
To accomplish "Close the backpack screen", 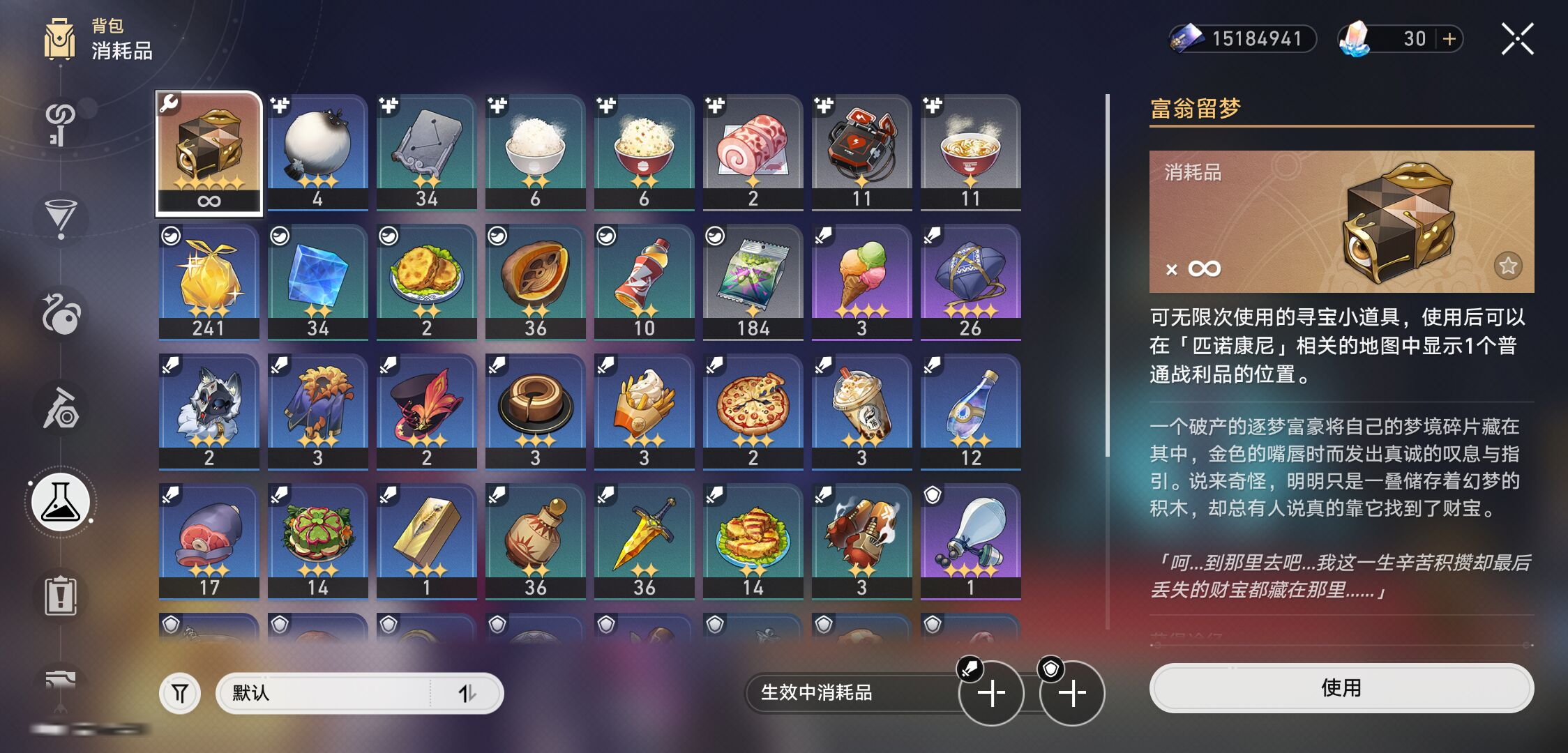I will [x=1517, y=39].
